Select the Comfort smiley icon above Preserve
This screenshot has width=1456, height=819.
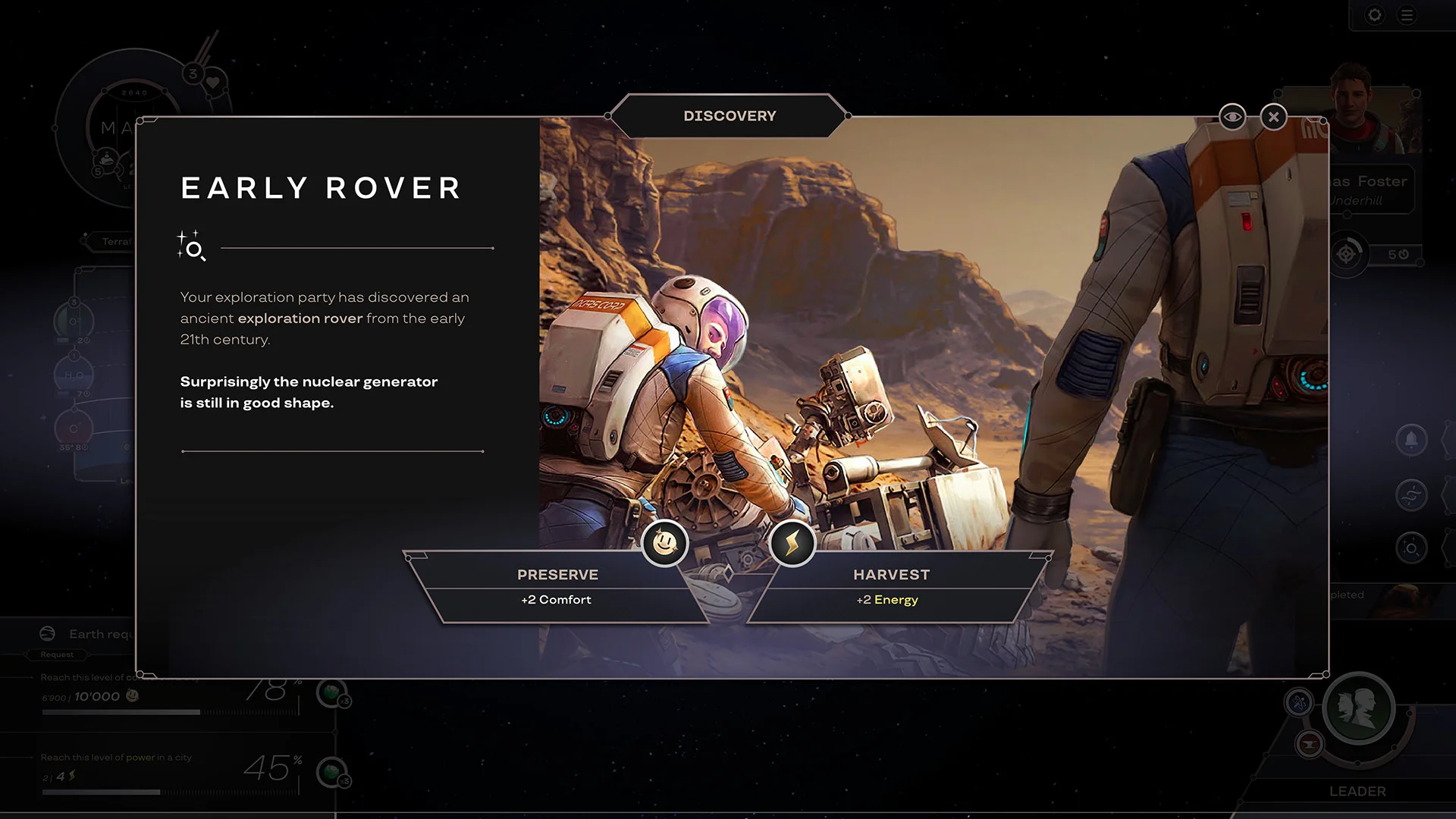(664, 543)
